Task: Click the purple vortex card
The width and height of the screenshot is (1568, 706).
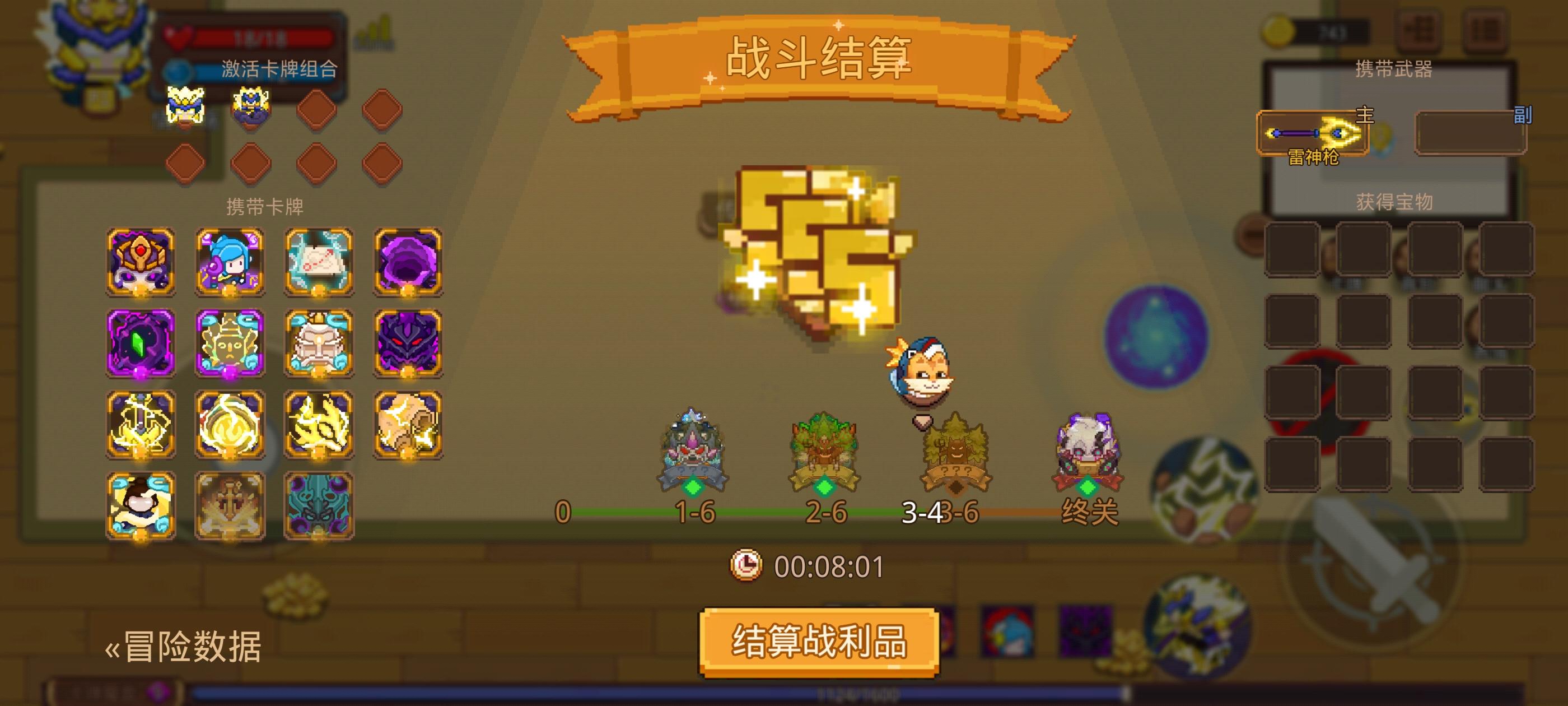Action: (x=408, y=262)
